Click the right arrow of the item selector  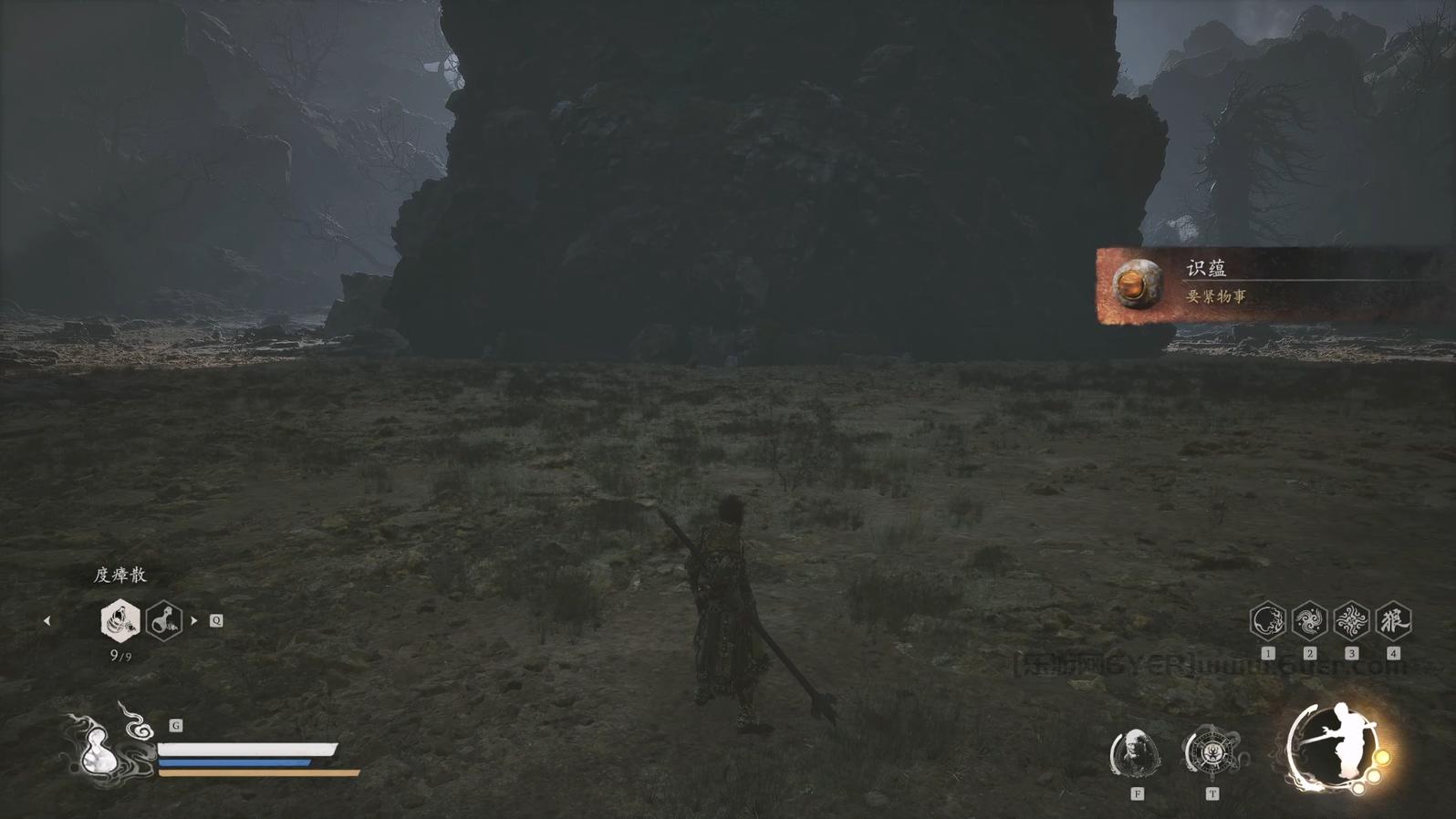click(x=194, y=621)
